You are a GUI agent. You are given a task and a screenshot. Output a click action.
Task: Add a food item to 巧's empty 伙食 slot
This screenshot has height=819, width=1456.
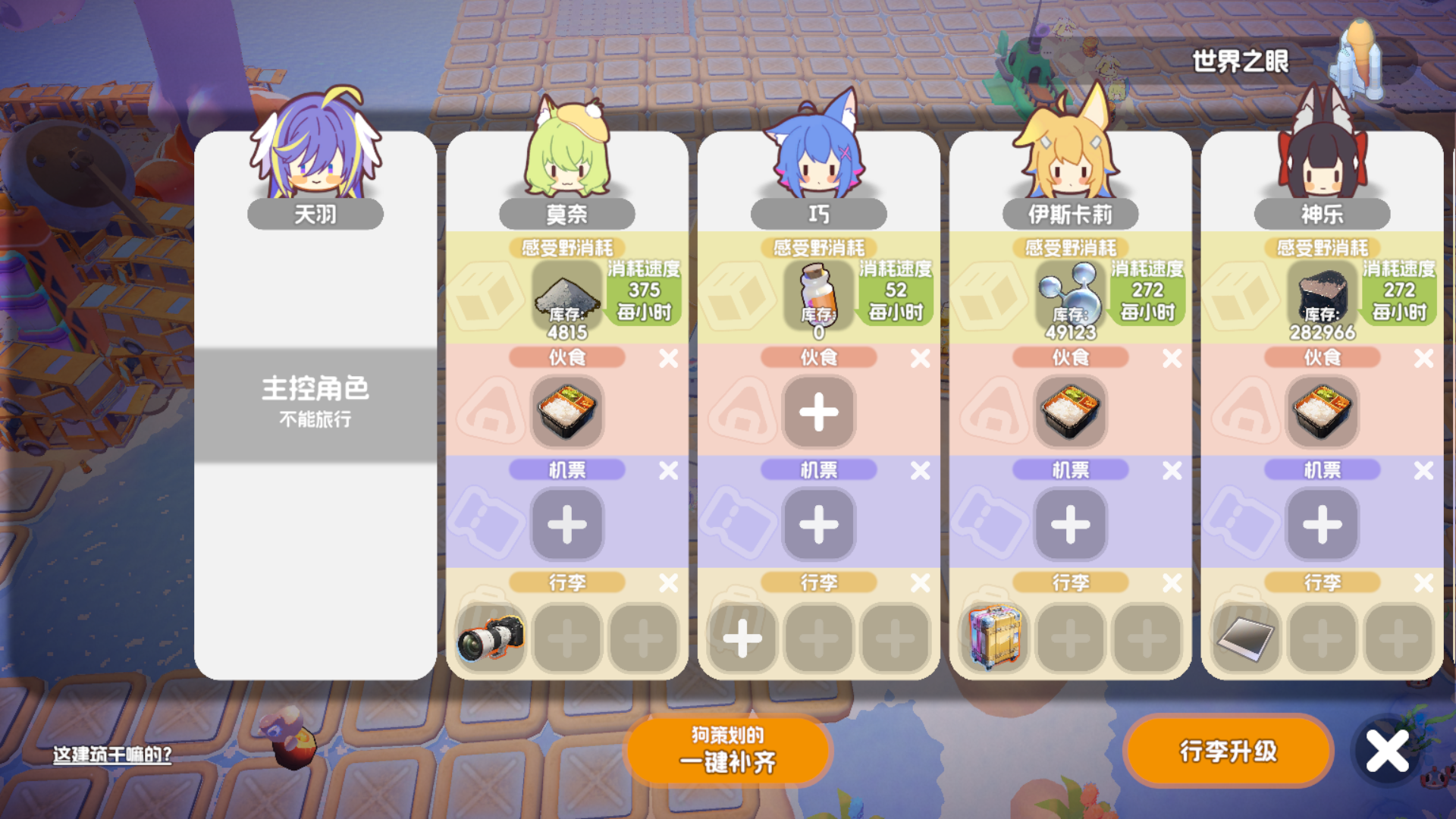coord(818,413)
